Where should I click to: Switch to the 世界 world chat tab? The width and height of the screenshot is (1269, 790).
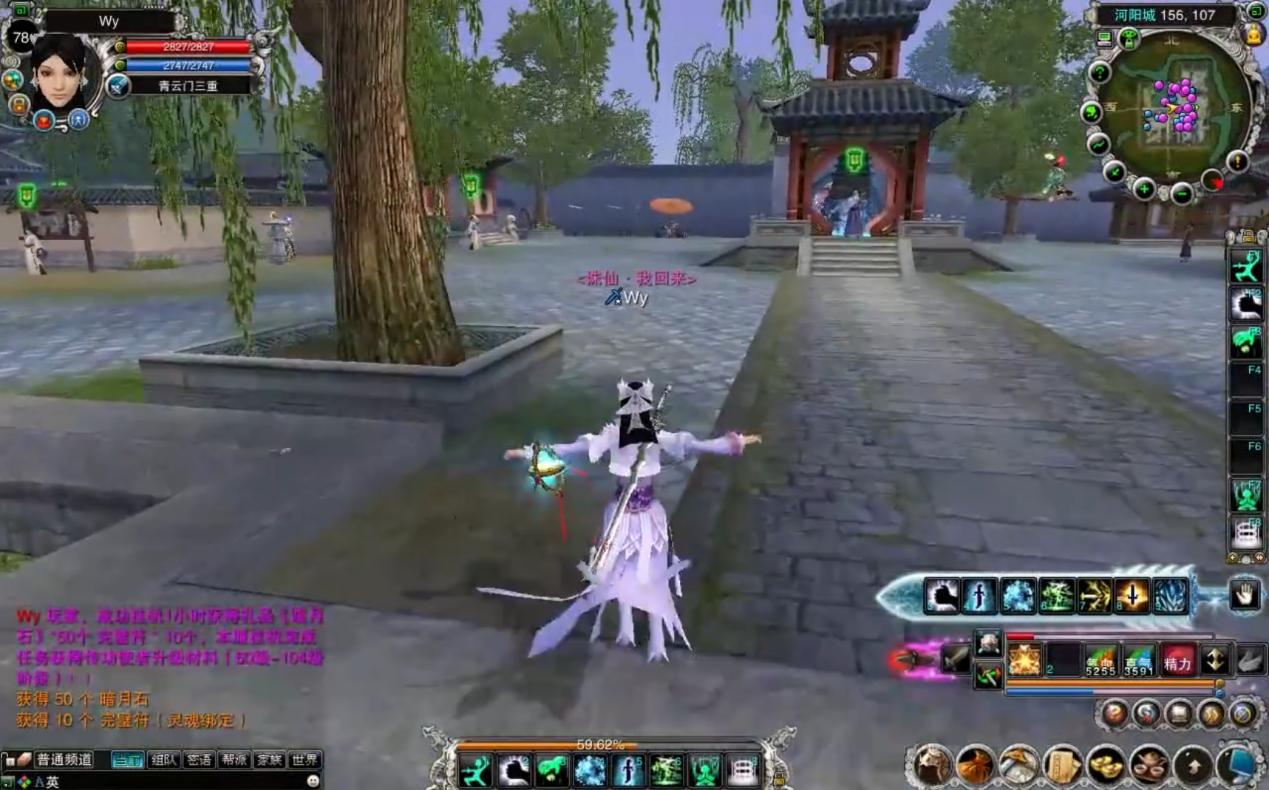pyautogui.click(x=305, y=760)
